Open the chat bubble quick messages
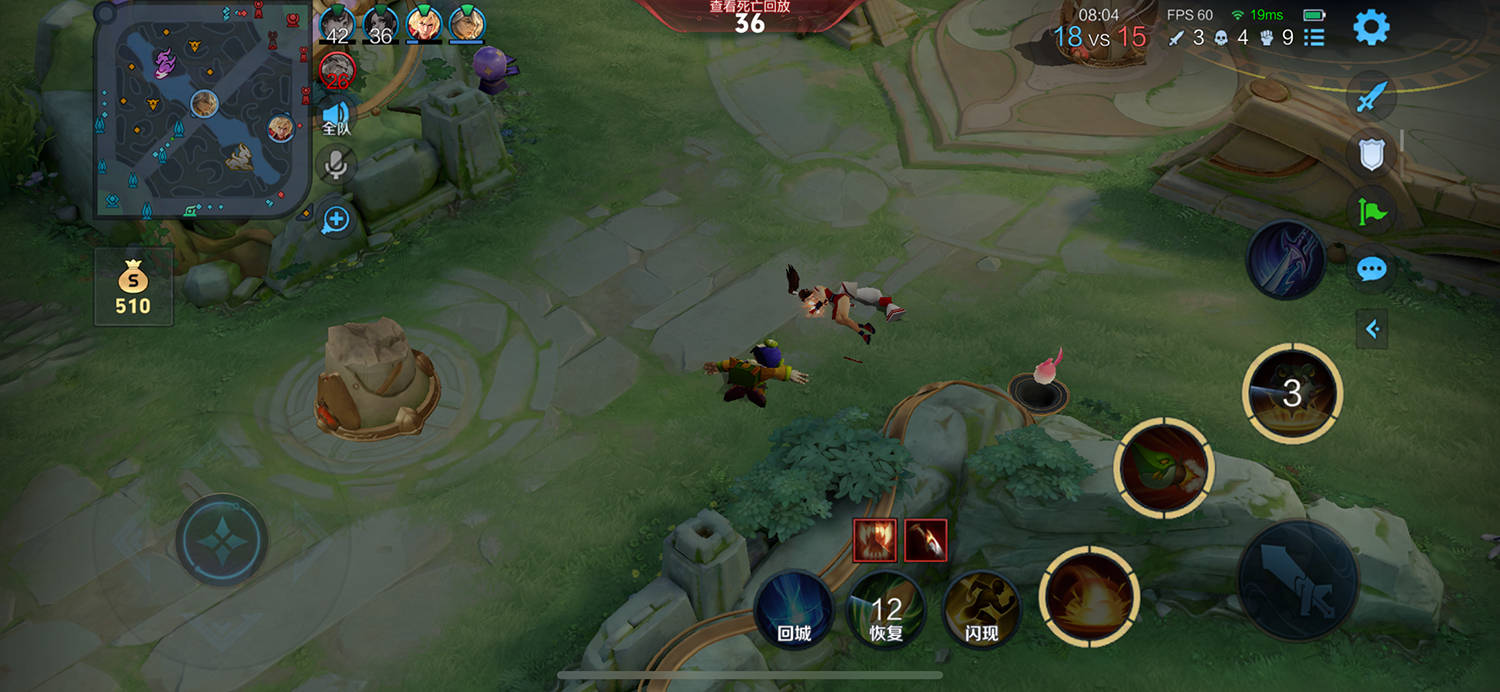The image size is (1500, 692). click(1371, 269)
